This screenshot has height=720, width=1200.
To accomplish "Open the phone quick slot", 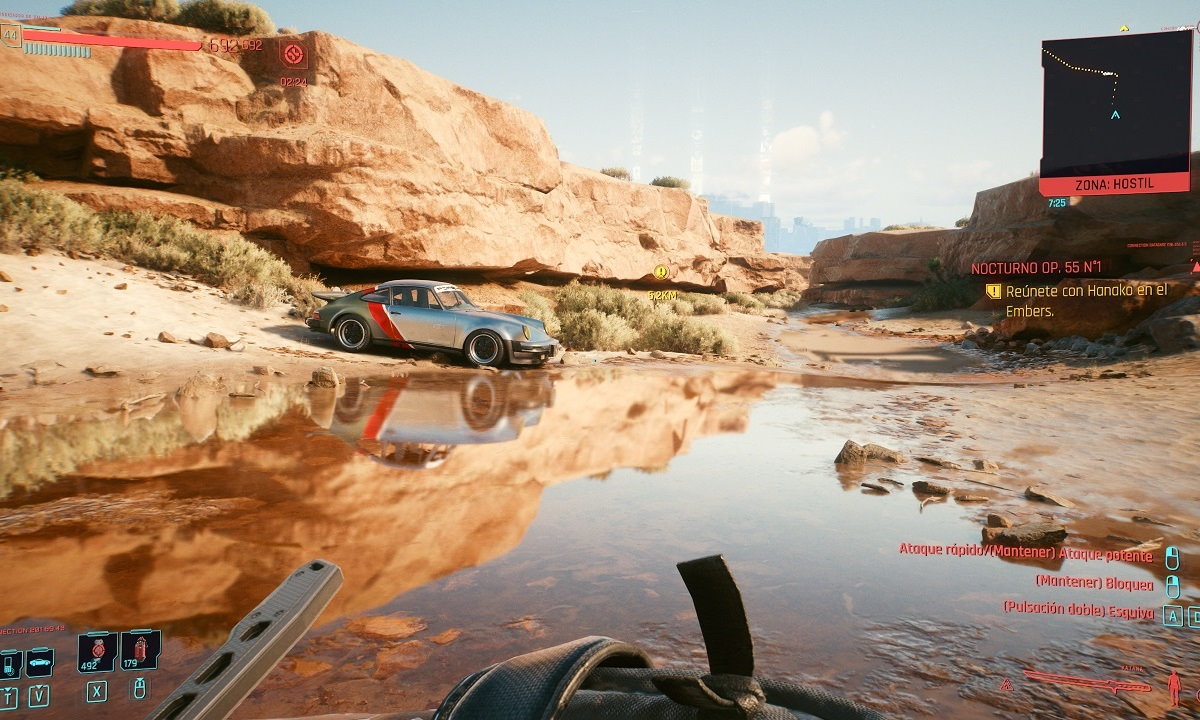I will point(10,662).
